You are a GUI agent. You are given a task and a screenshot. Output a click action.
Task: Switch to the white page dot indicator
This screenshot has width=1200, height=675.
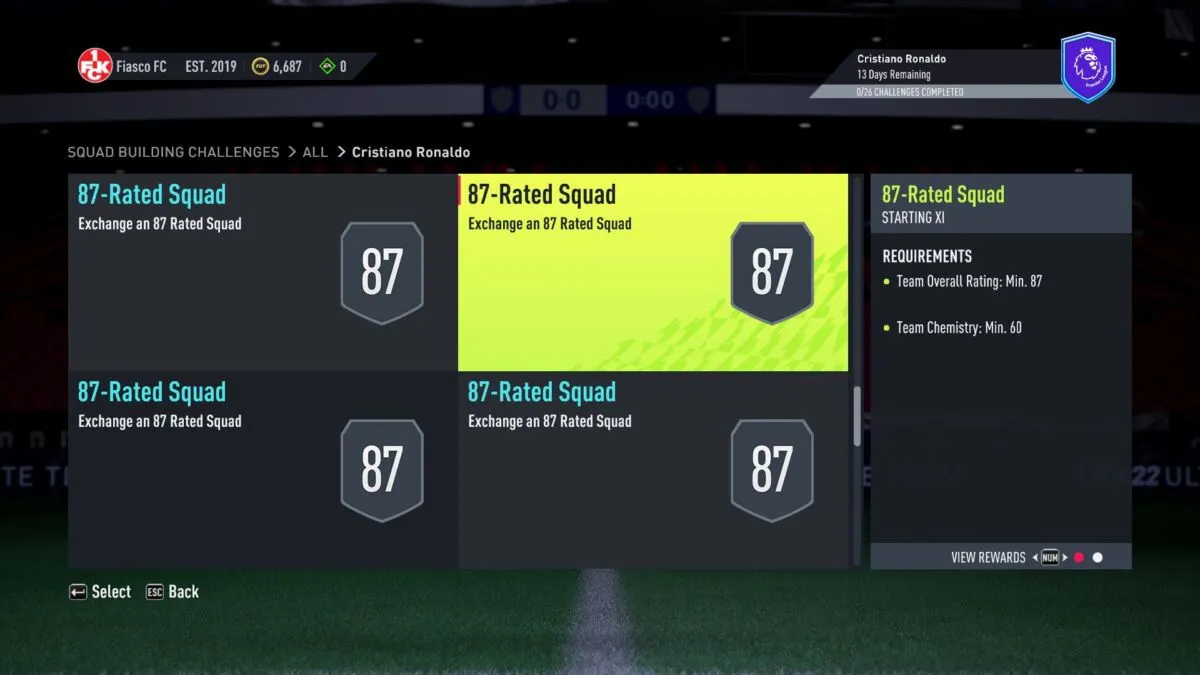1097,557
